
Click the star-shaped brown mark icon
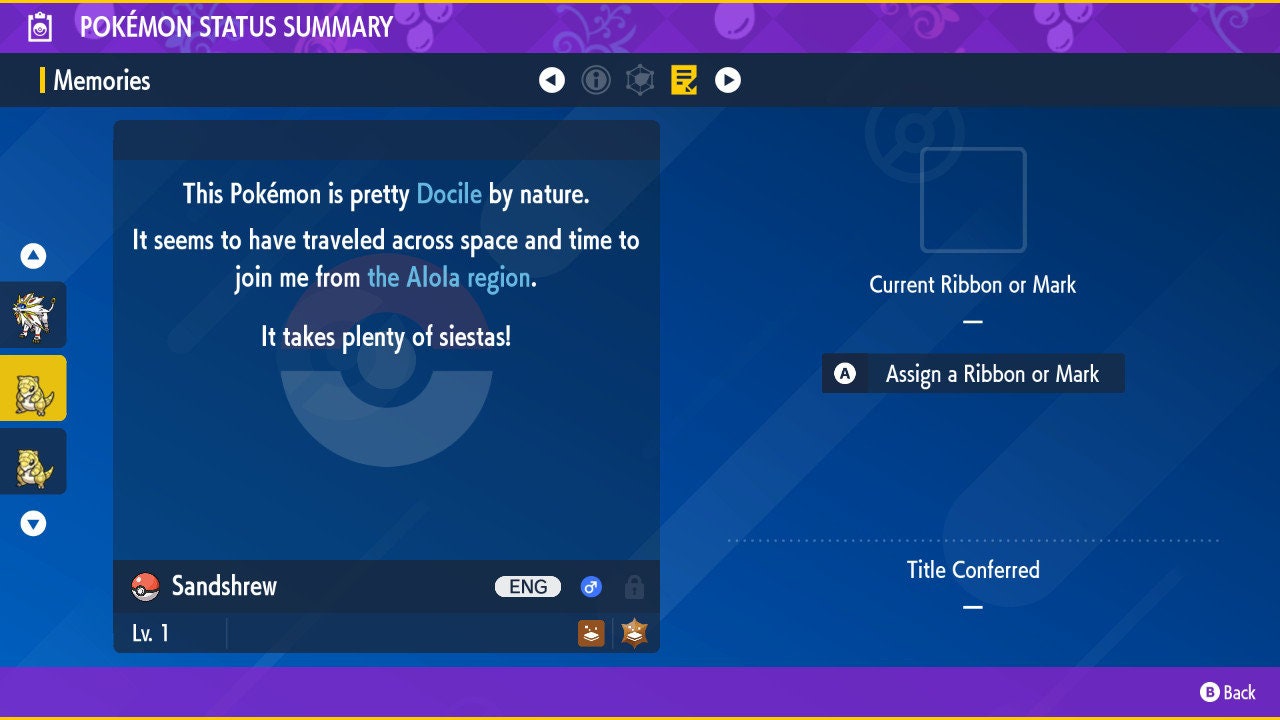tap(634, 633)
